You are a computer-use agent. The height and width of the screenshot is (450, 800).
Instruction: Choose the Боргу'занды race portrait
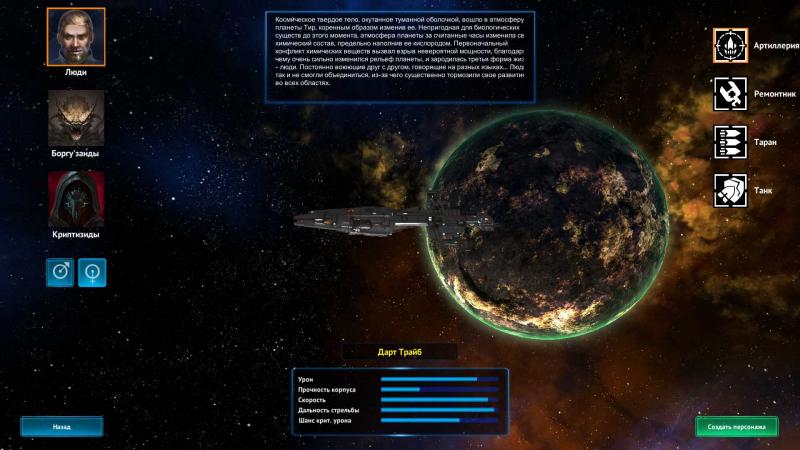76,119
